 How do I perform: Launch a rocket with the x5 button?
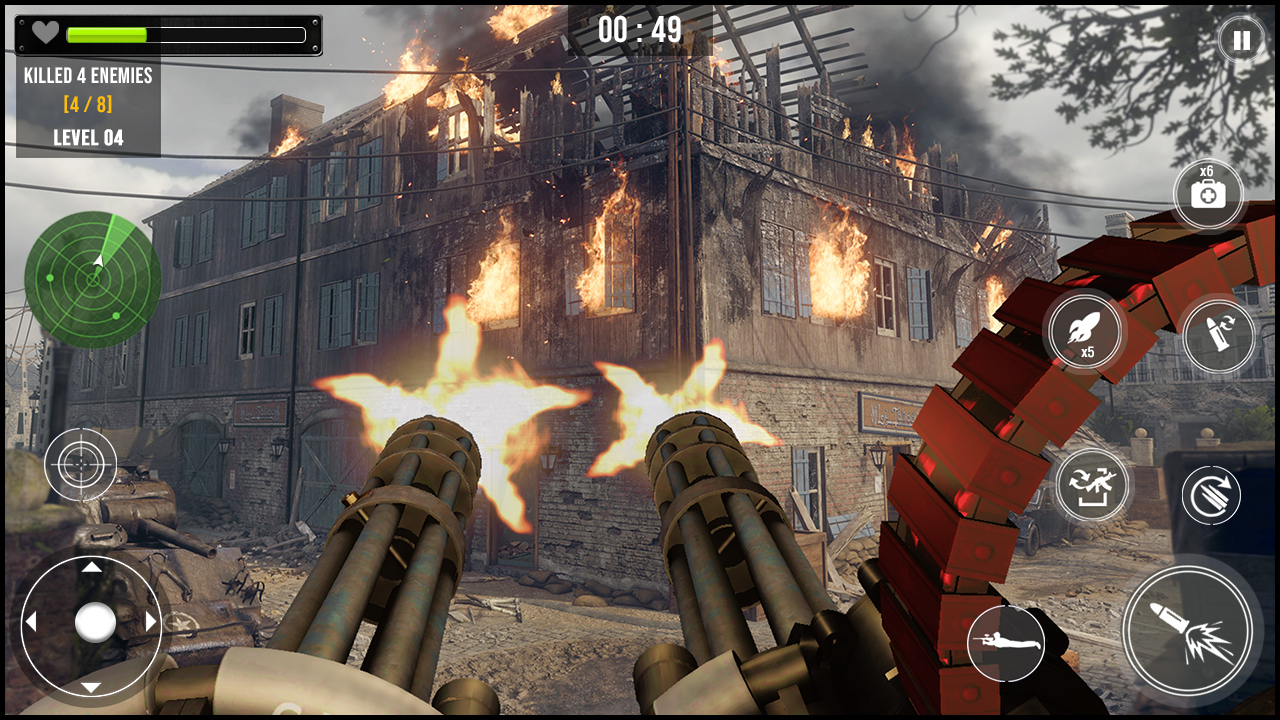(x=1085, y=332)
